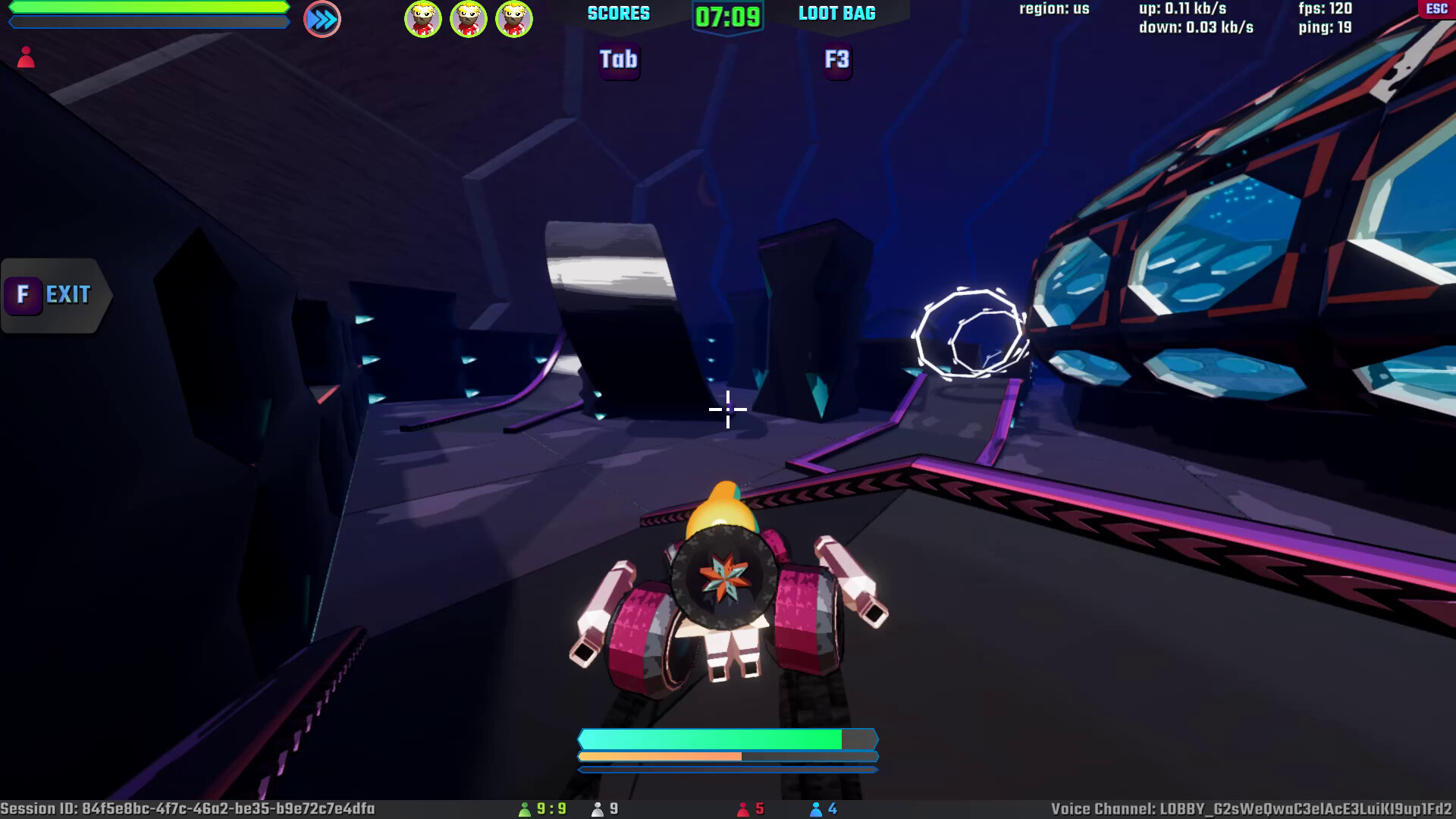Click the red player status icon below health bar
Viewport: 1456px width, 819px height.
coord(25,57)
